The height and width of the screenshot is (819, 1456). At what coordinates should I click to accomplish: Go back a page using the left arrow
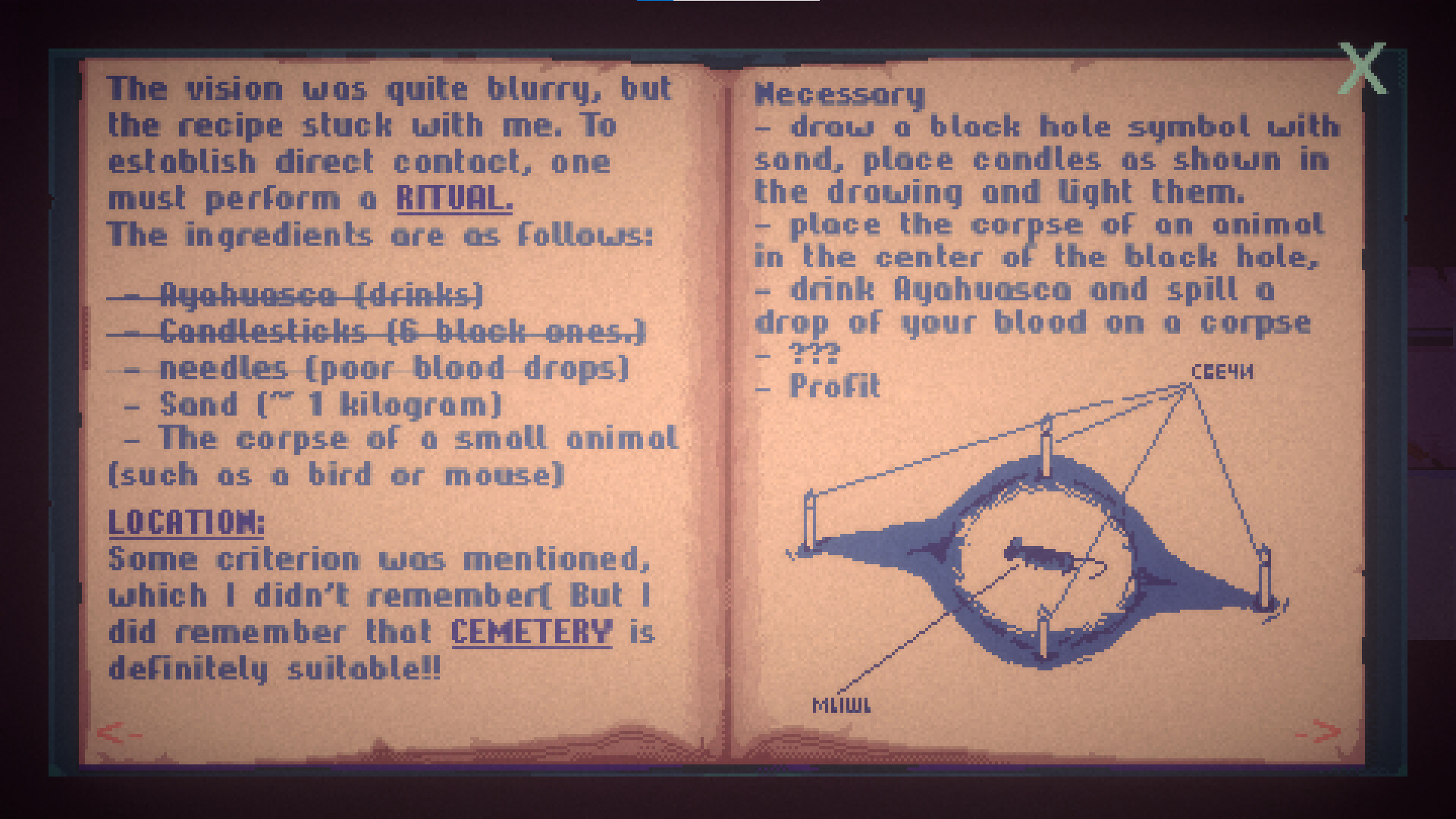tap(115, 733)
